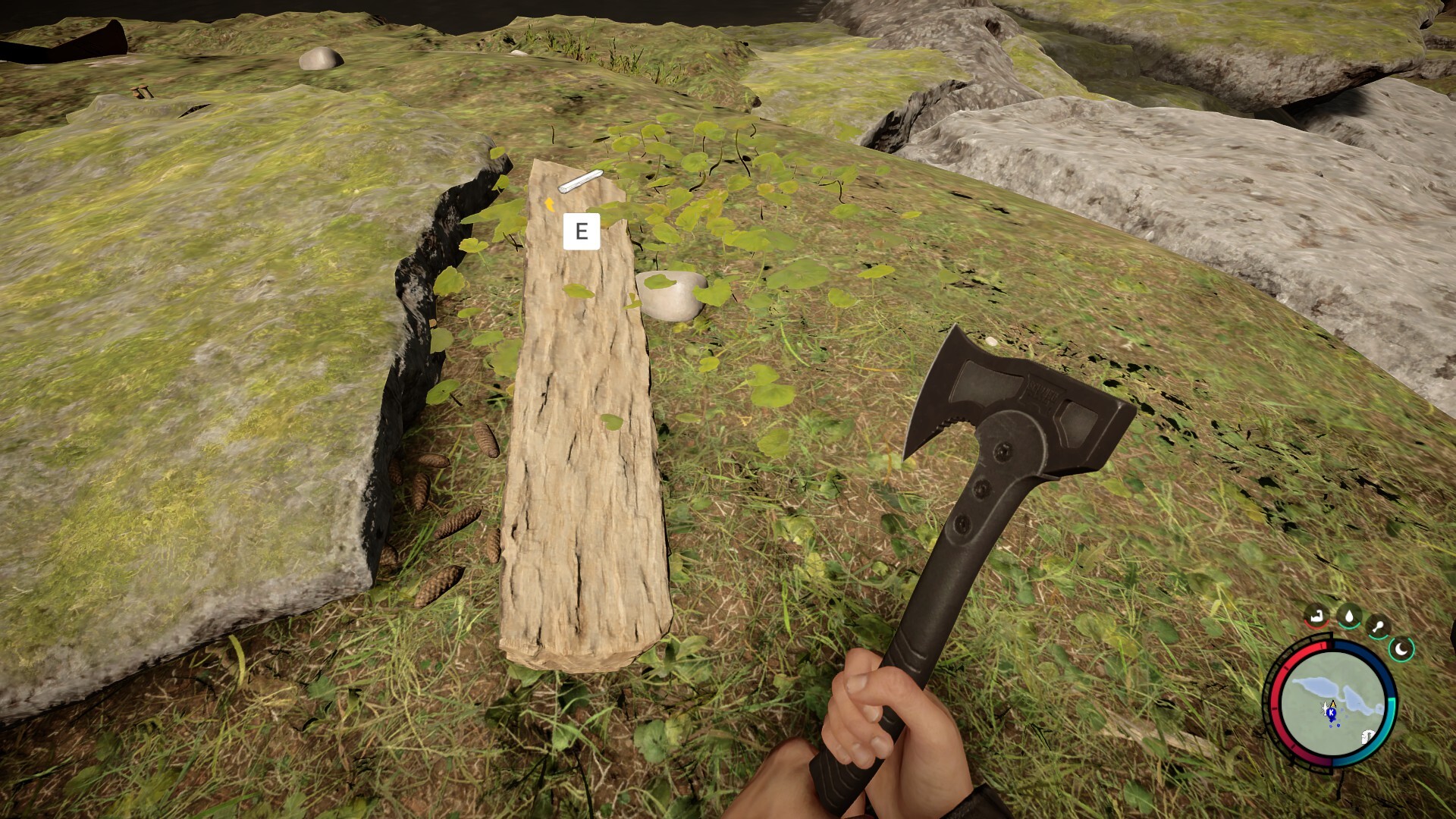
Task: Click the hydration droplet status icon
Action: click(x=1348, y=616)
